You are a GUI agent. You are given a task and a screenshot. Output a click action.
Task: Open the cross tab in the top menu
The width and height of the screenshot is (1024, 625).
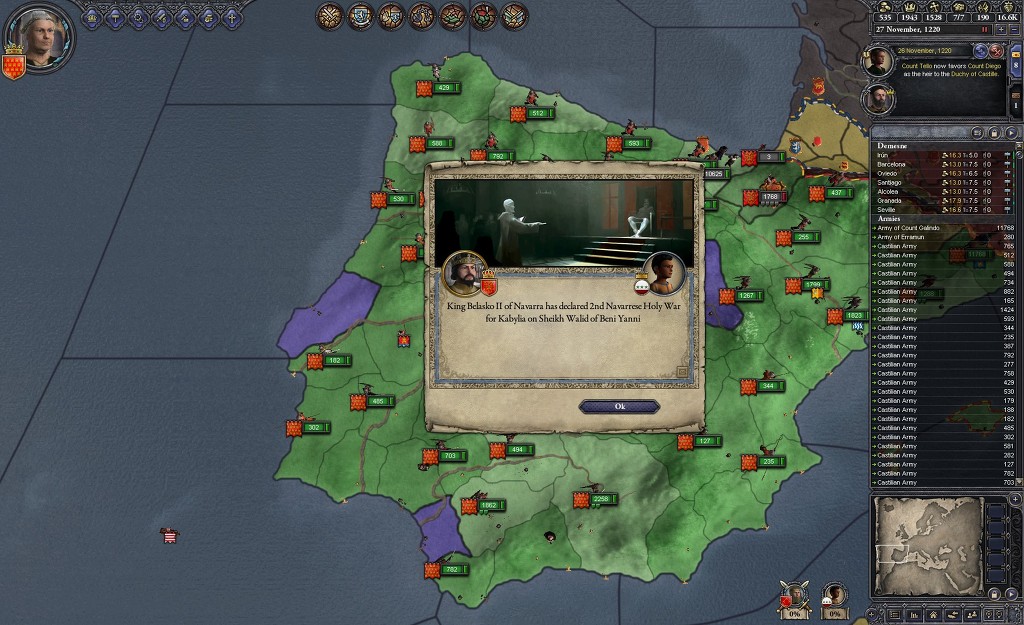click(231, 17)
